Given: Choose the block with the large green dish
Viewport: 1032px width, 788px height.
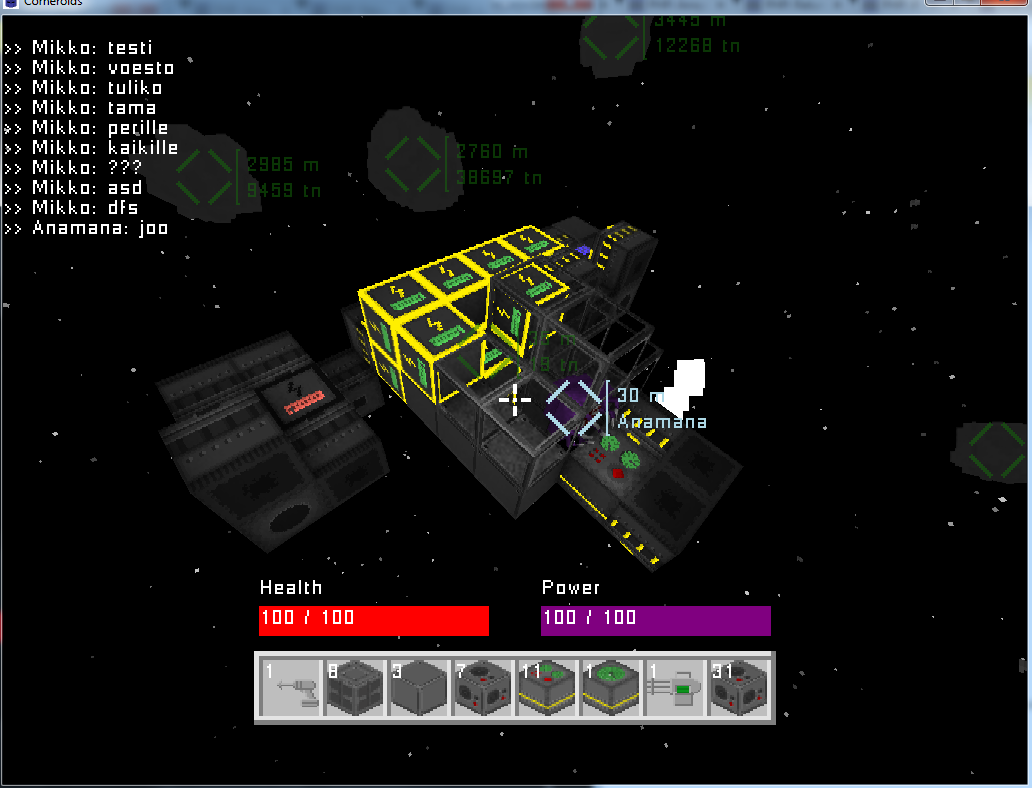Looking at the screenshot, I should [611, 688].
